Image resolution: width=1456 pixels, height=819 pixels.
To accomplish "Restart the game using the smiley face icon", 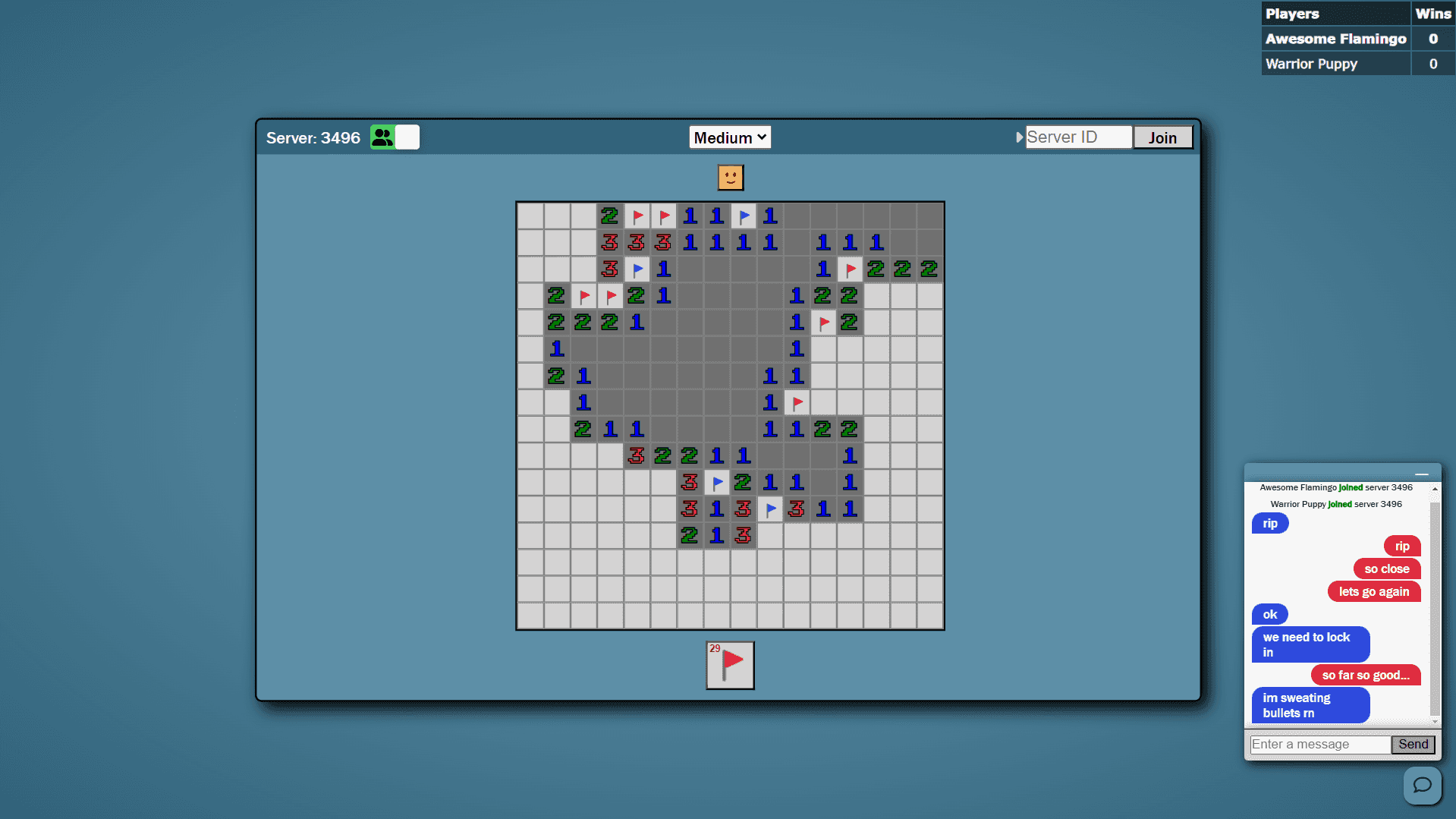I will pos(729,177).
